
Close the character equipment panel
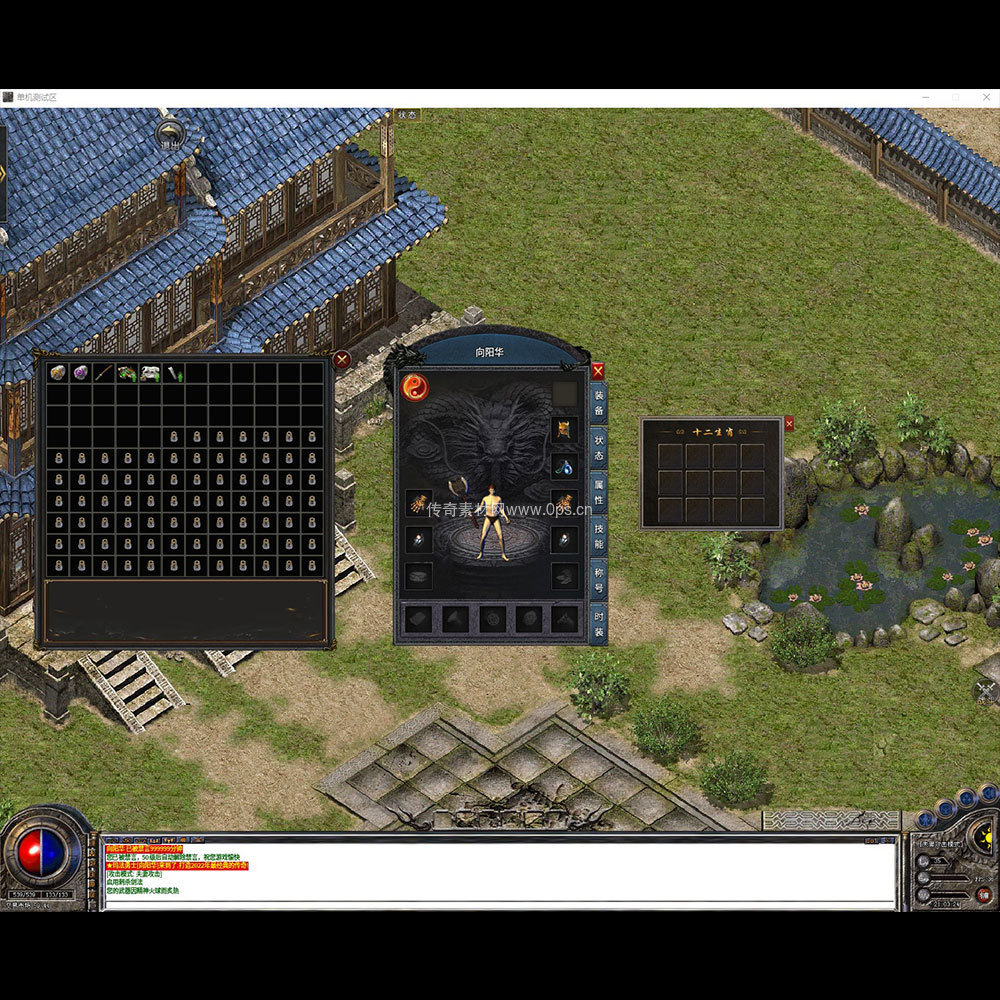[598, 371]
